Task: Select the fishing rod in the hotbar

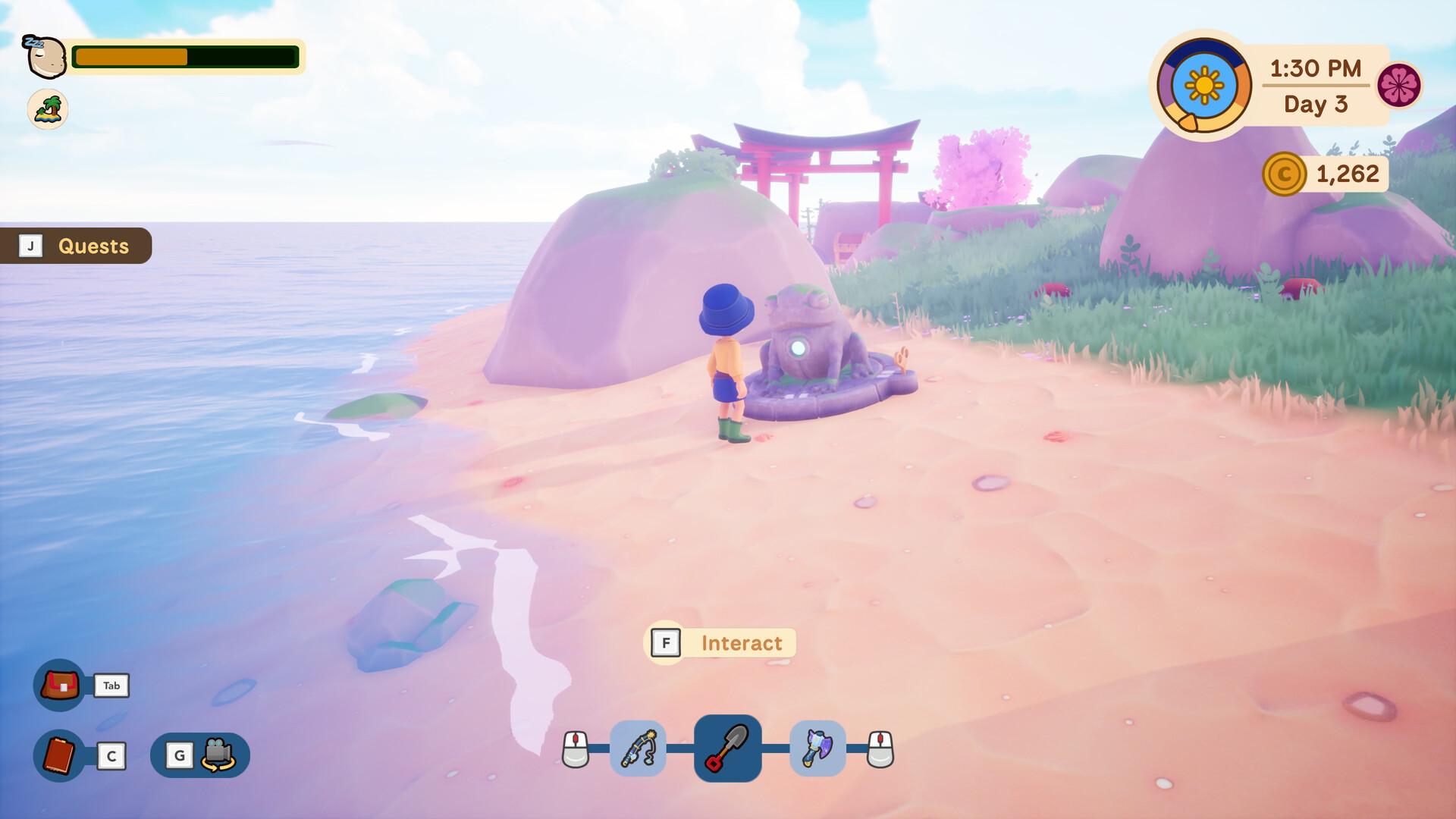Action: (x=637, y=748)
